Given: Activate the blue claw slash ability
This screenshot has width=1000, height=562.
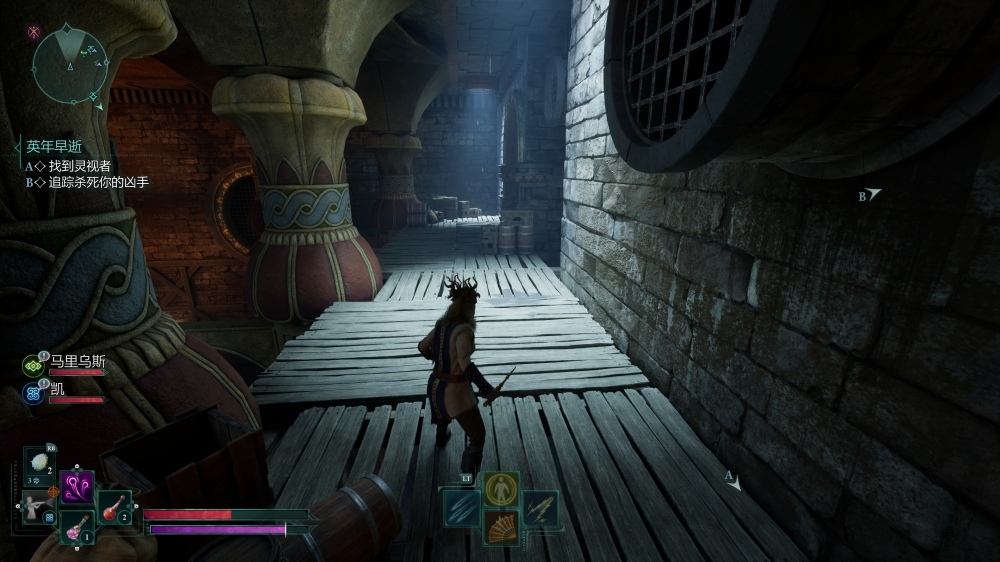Looking at the screenshot, I should pos(462,508).
